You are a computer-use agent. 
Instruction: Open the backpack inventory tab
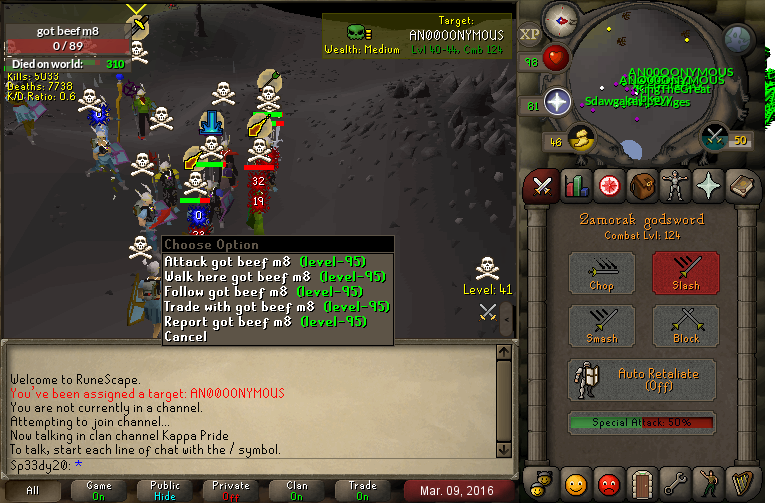coord(641,185)
